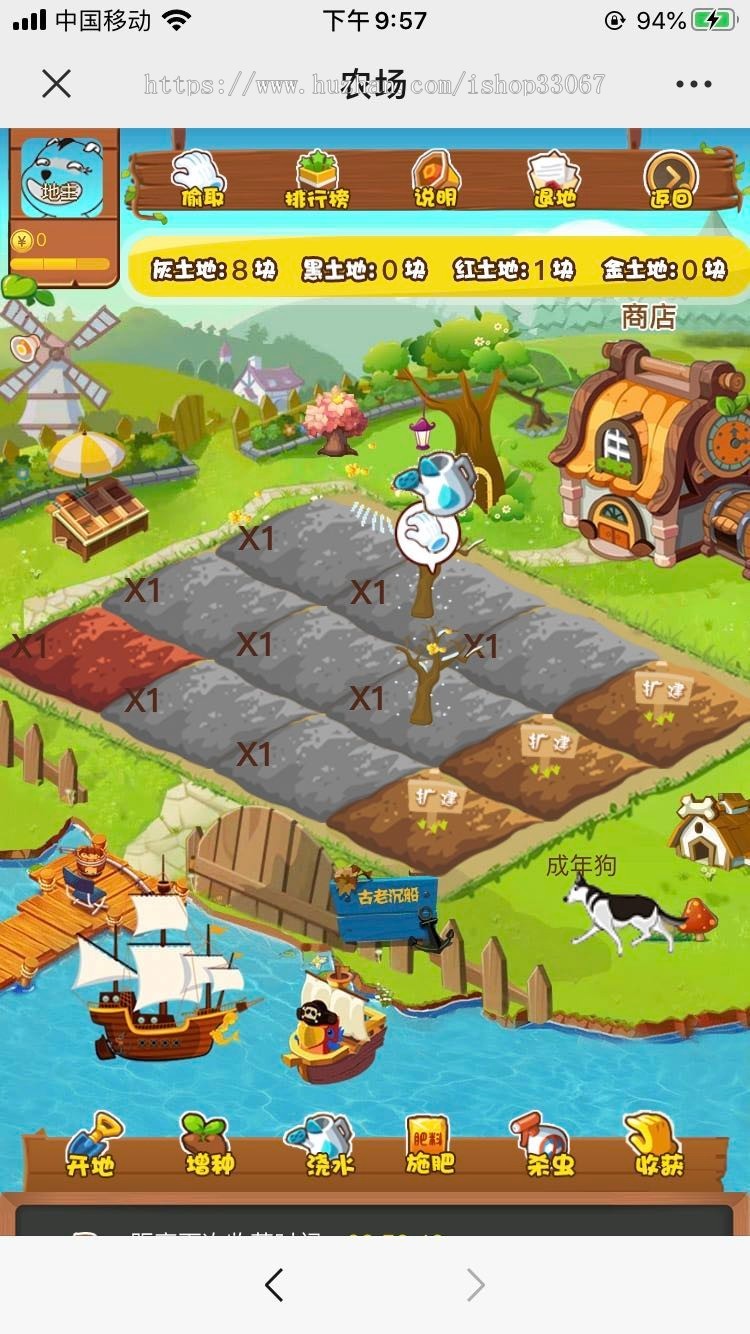This screenshot has width=750, height=1334.
Task: Choose the 开地 shovel tool
Action: [x=91, y=1146]
